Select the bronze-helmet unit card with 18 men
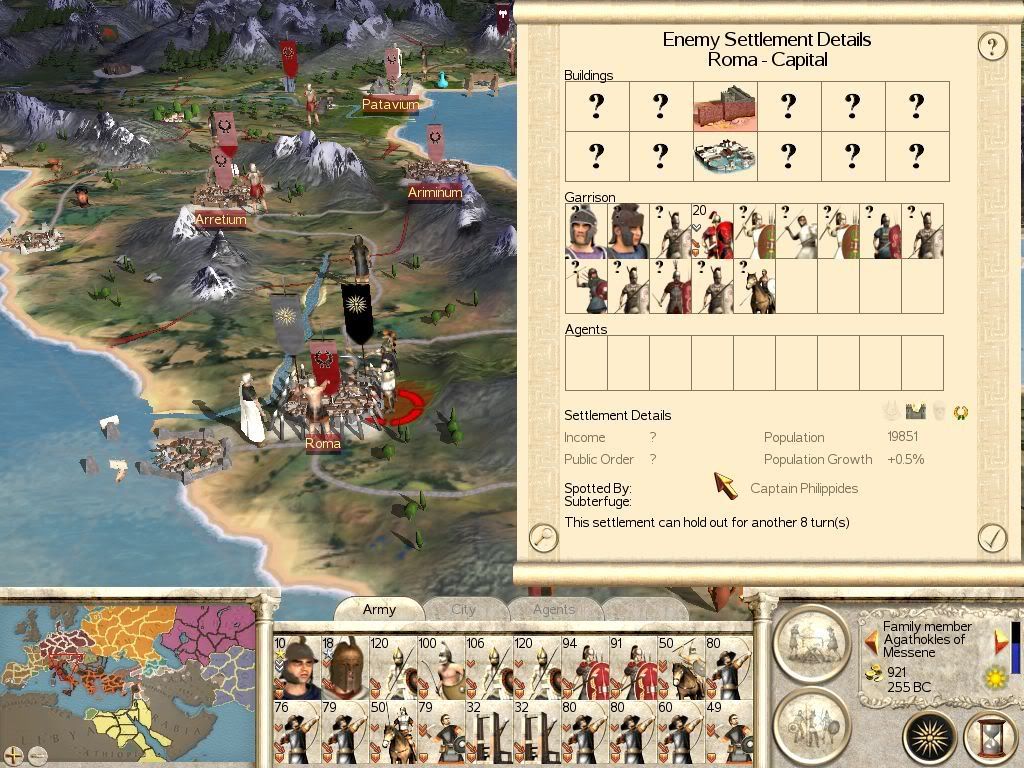The image size is (1024, 768). tap(342, 667)
